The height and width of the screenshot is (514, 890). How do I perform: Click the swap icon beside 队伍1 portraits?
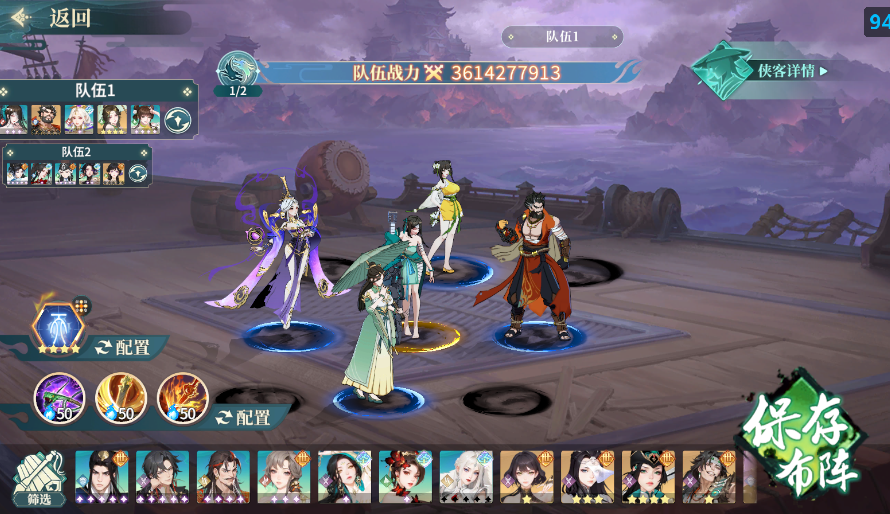tap(178, 119)
